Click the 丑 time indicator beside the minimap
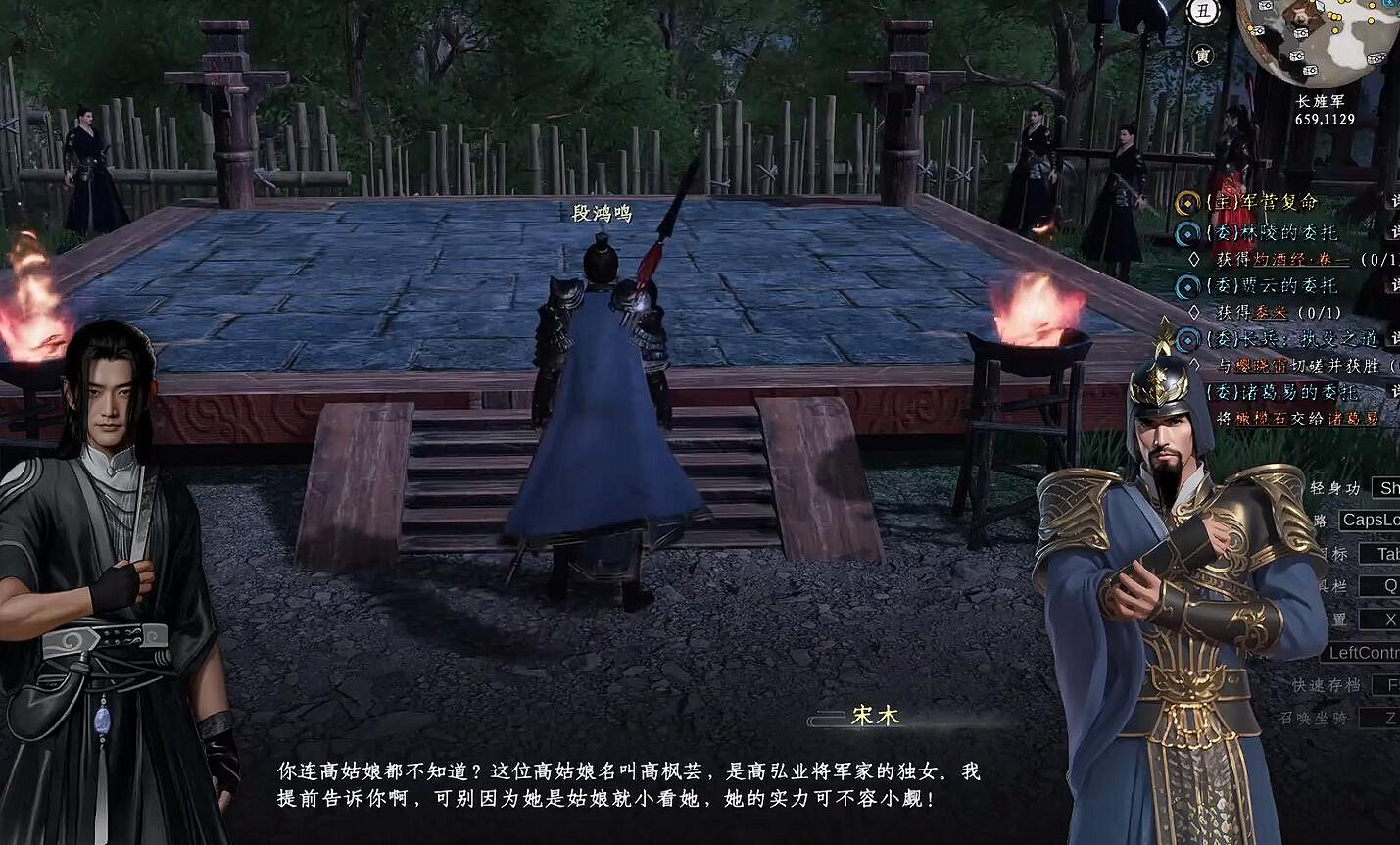Screen dimensions: 1400x845 1204,10
